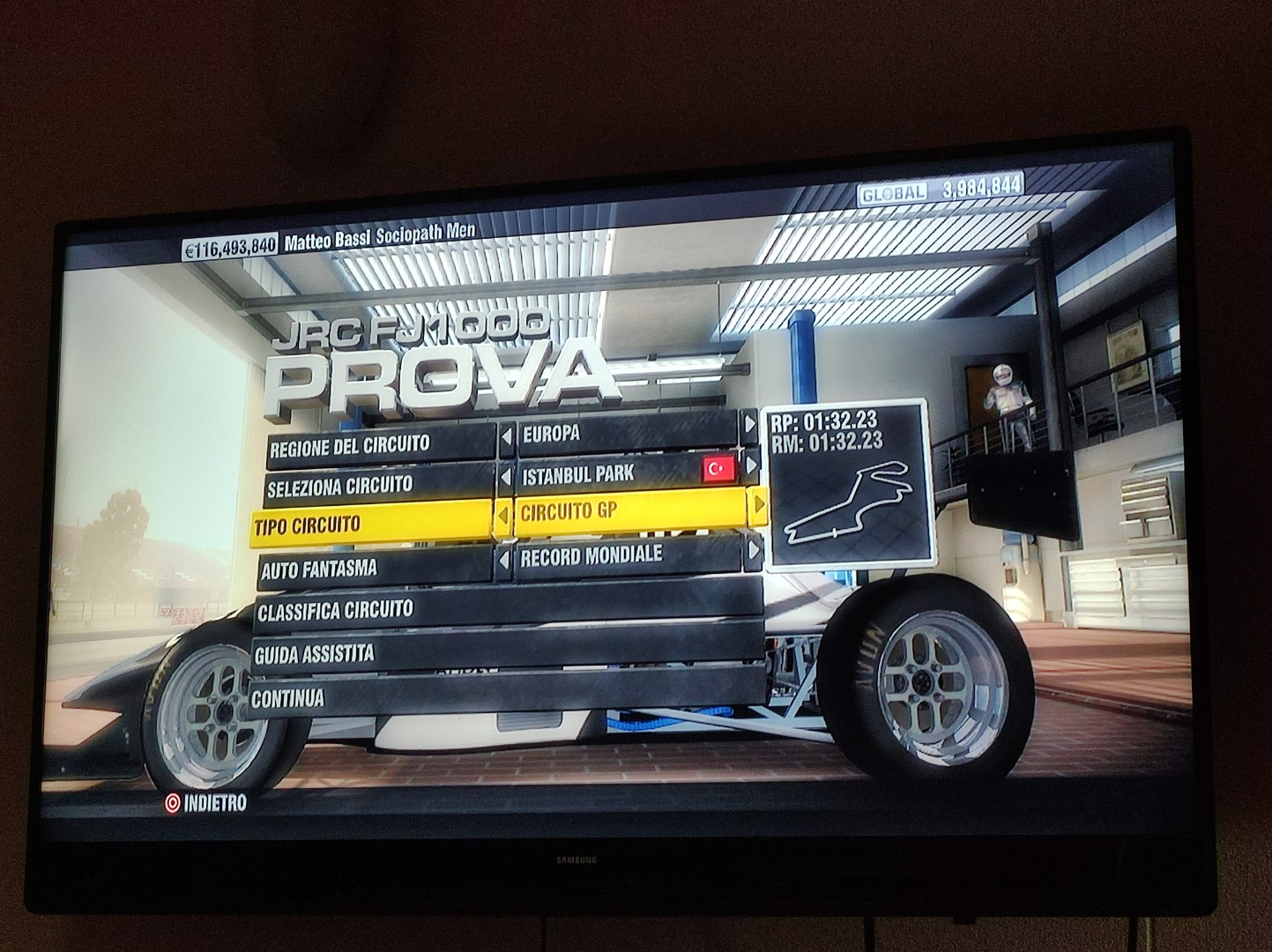This screenshot has width=1272, height=952.
Task: Click right arrow beside Record Mondiale
Action: 752,550
